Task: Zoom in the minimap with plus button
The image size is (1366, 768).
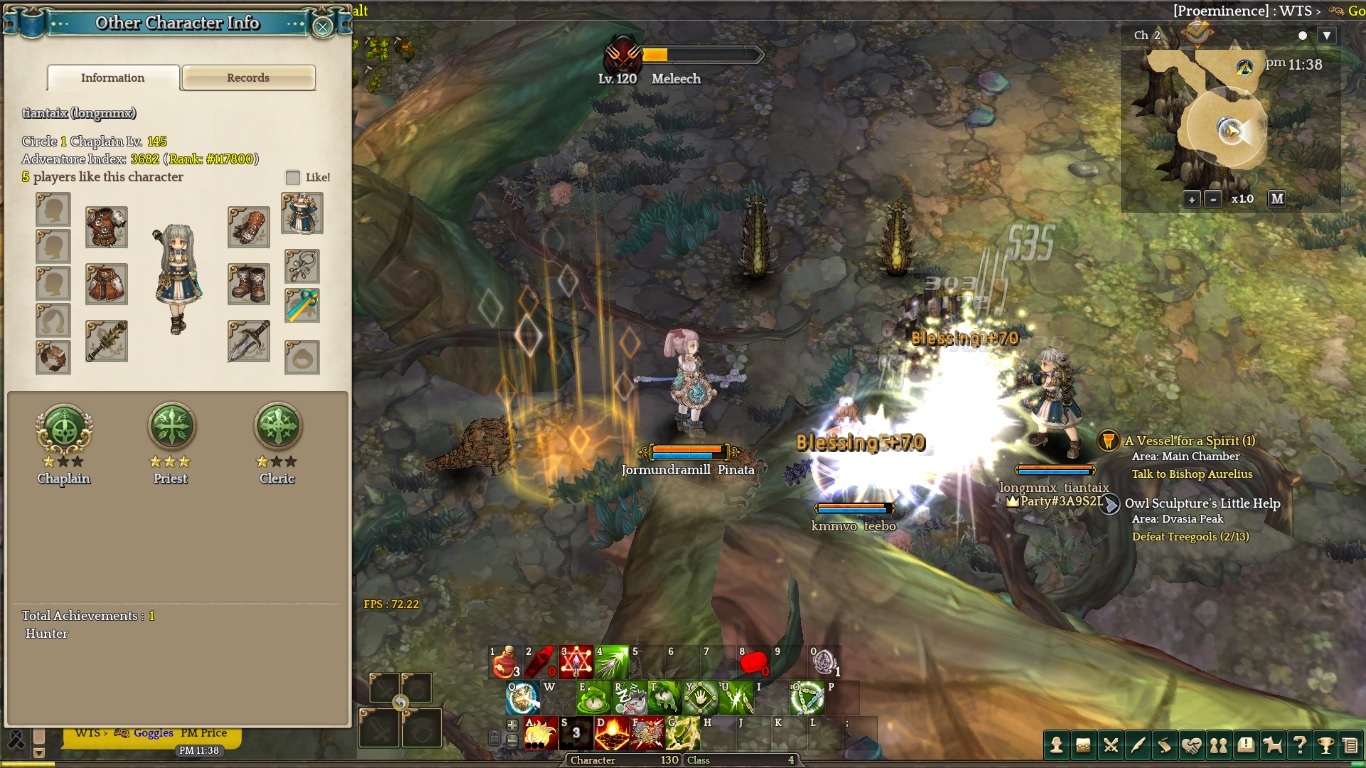Action: coord(1192,199)
